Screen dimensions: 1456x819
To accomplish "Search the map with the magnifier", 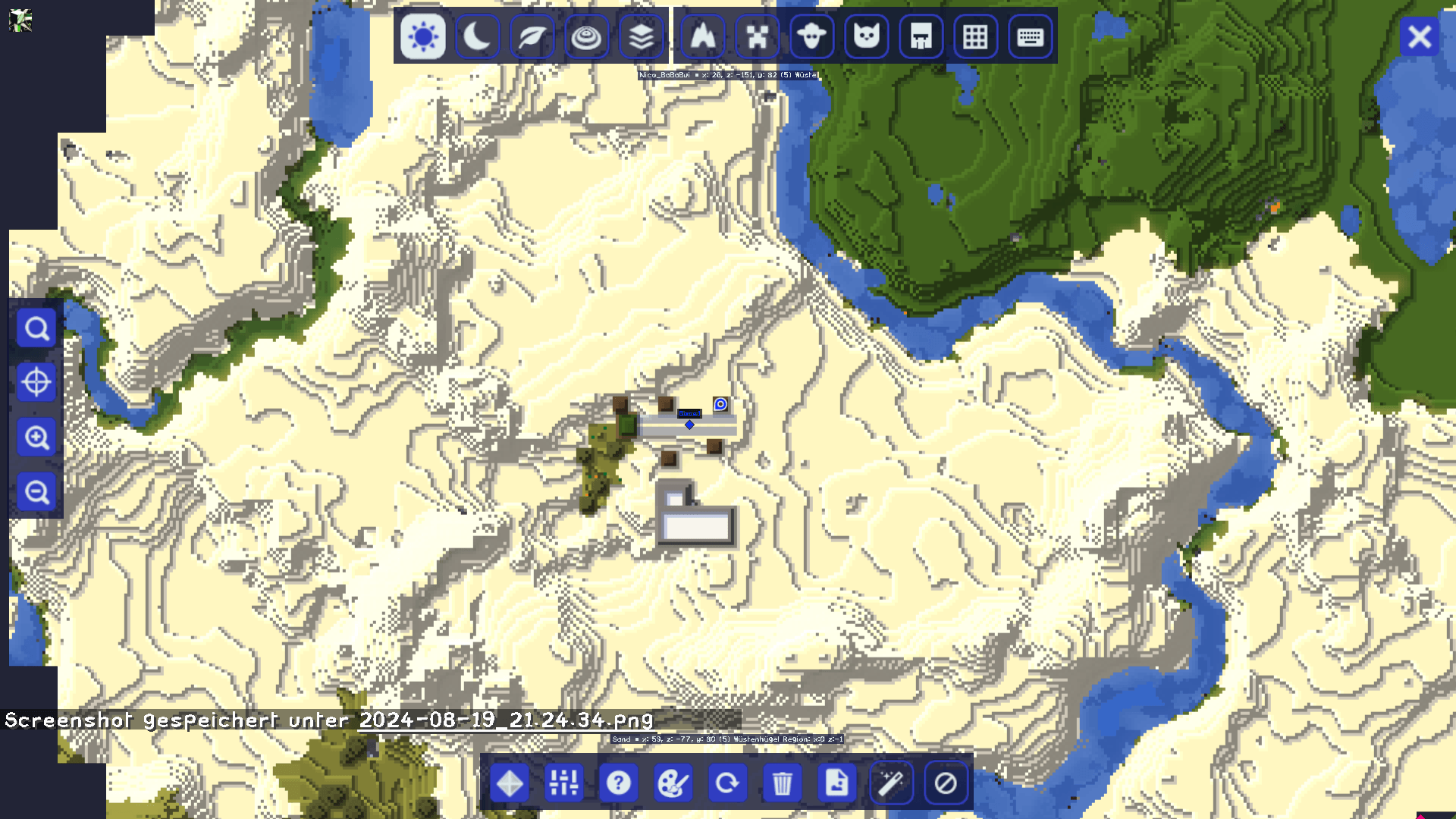I will click(x=36, y=328).
